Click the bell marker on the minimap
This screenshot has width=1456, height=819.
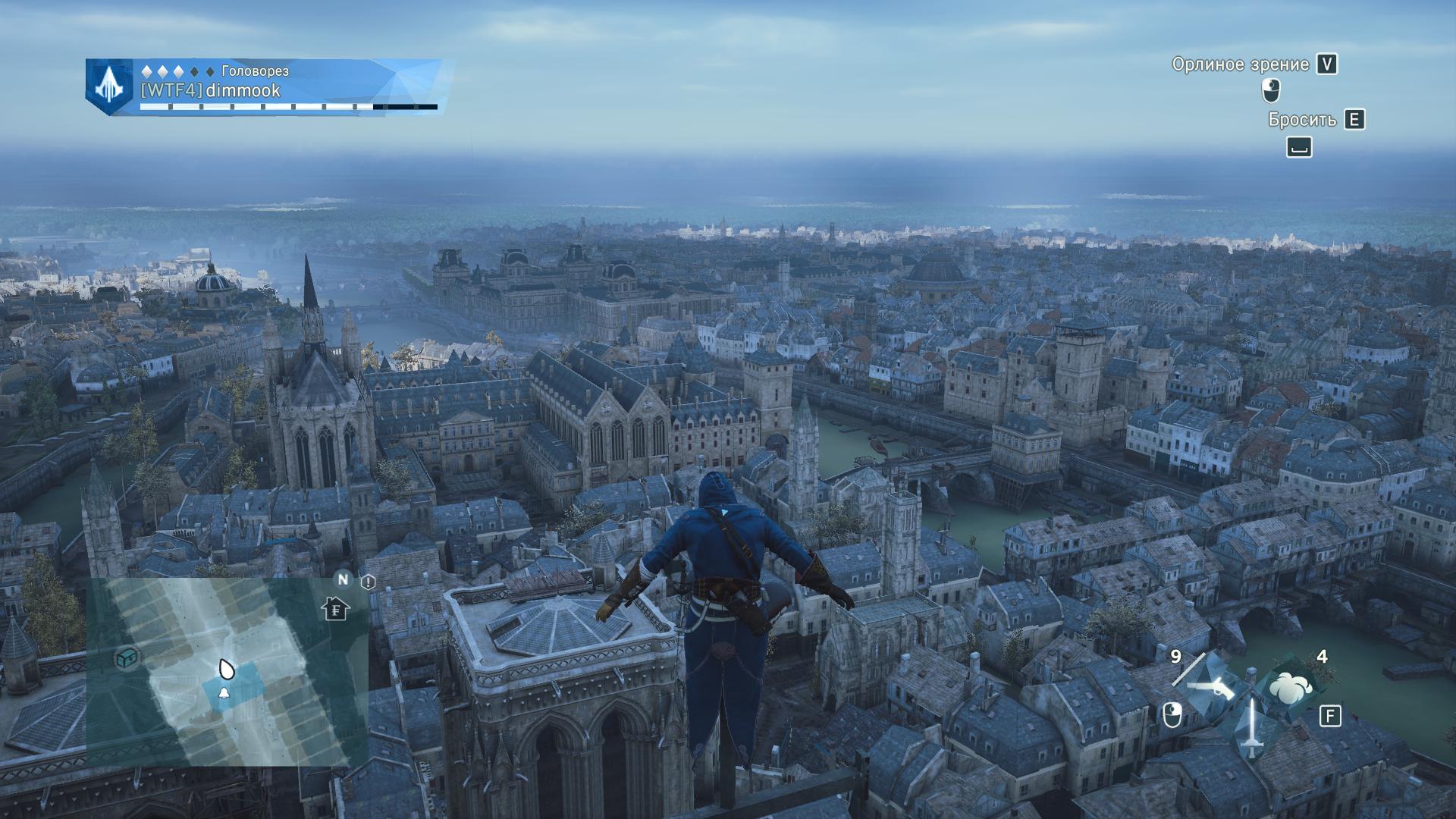224,694
